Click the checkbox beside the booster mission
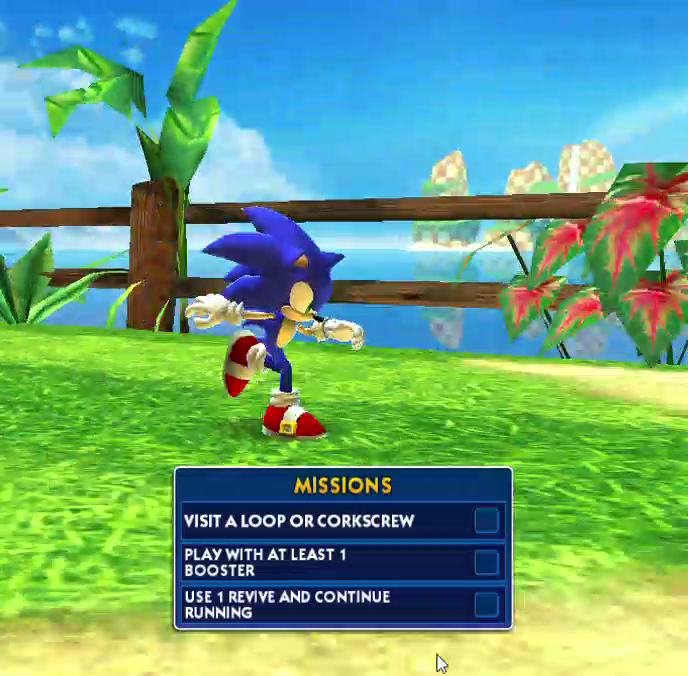 [486, 562]
